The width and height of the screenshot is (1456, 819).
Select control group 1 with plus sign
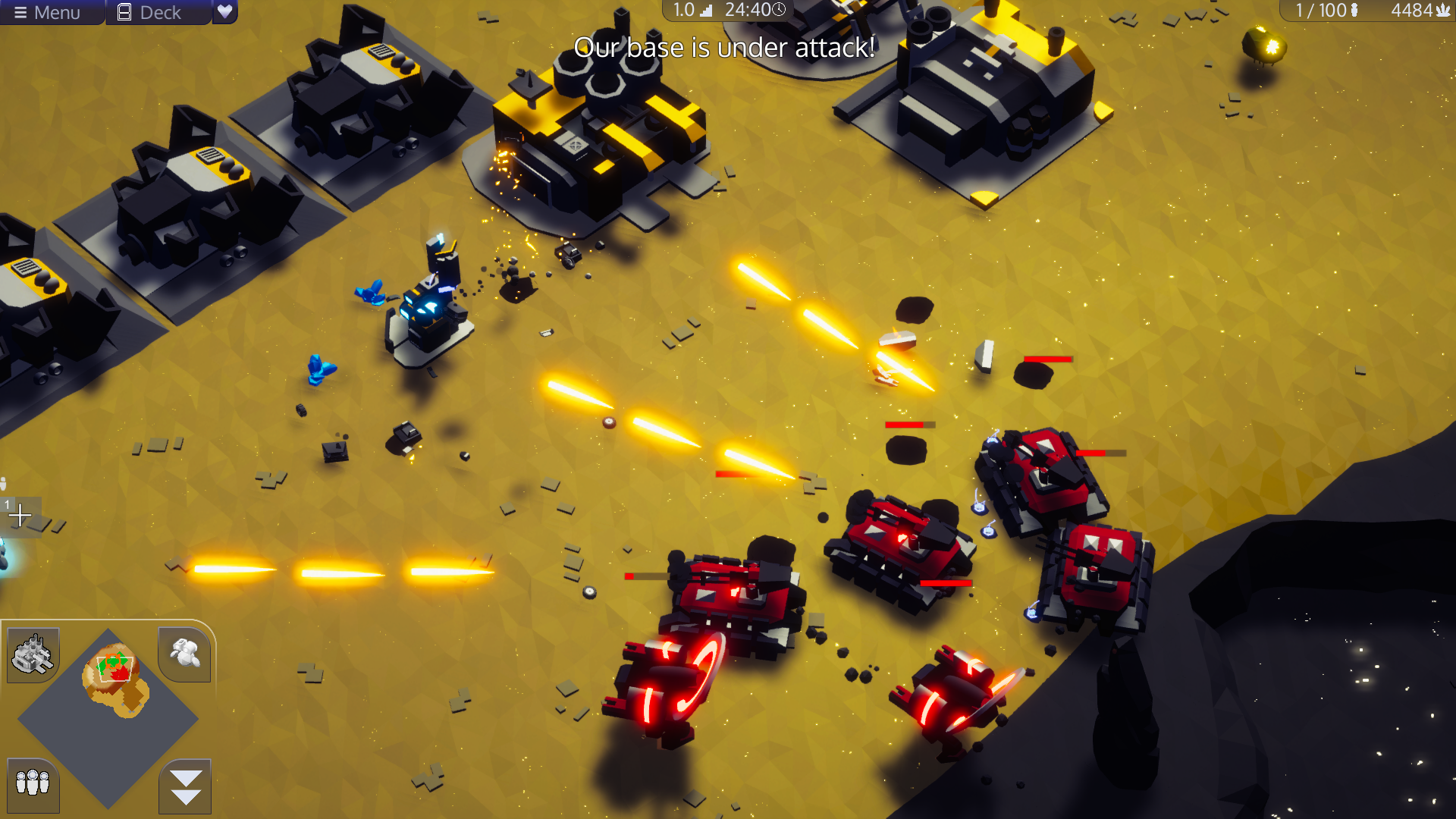(x=20, y=516)
